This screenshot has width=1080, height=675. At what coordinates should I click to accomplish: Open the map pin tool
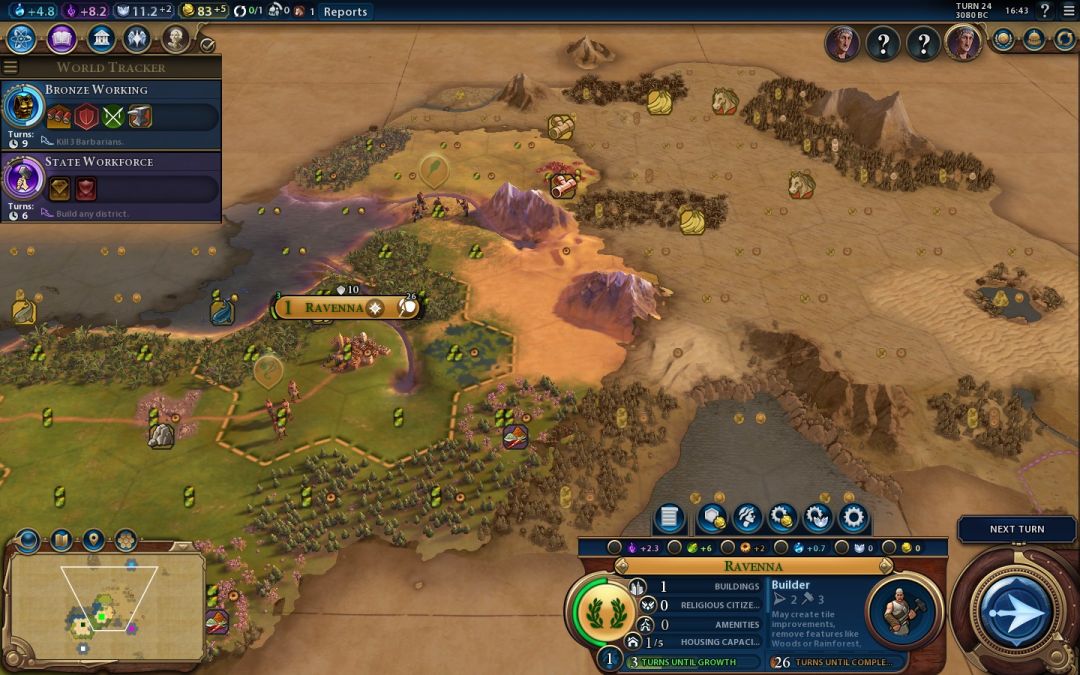tap(93, 541)
